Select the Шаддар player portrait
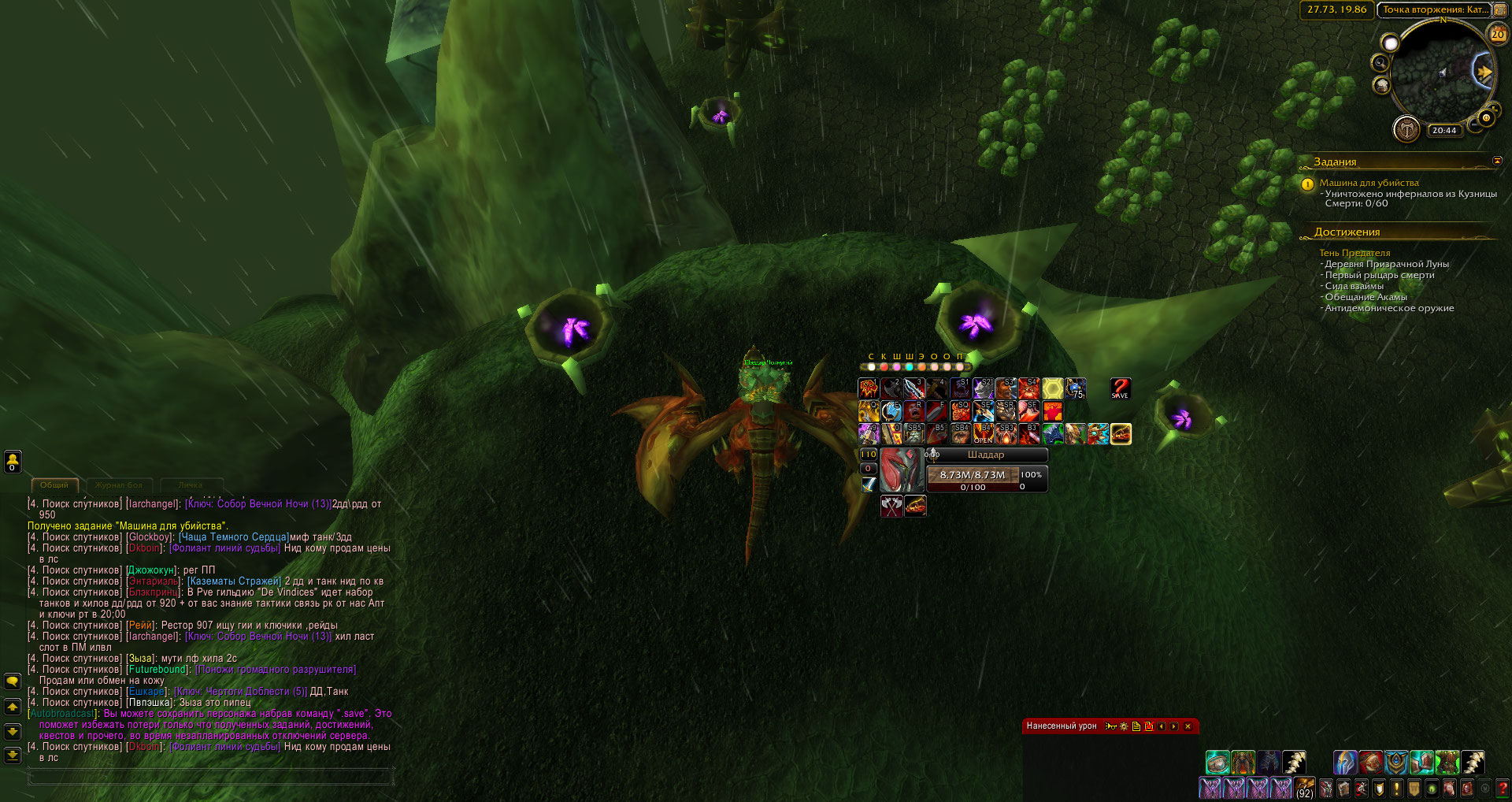1512x802 pixels. (x=901, y=470)
